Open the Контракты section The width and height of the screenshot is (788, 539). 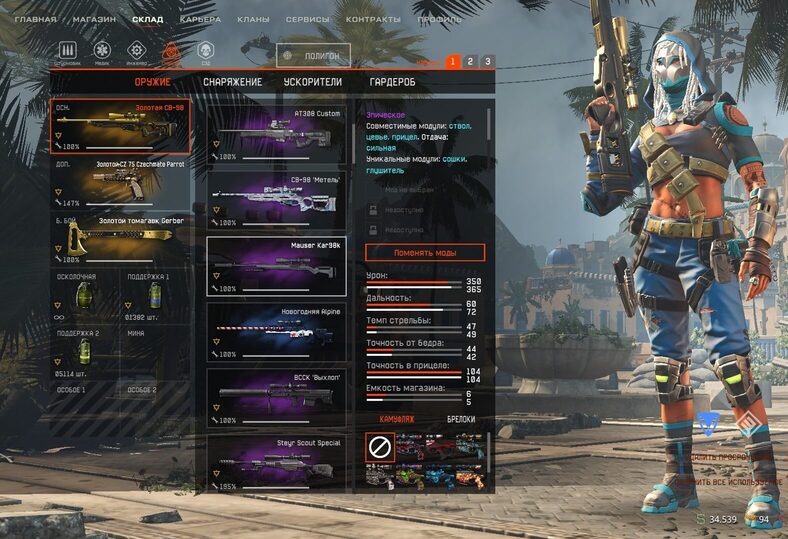[373, 19]
